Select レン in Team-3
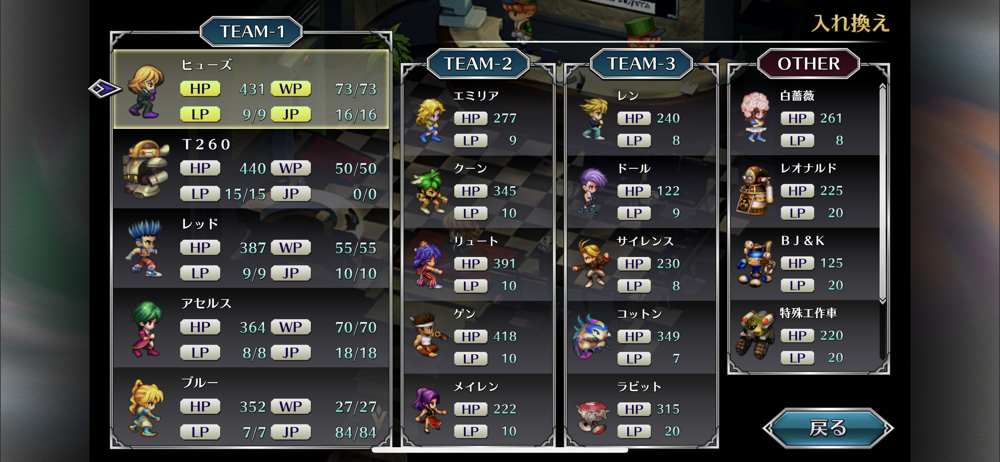 [x=641, y=117]
